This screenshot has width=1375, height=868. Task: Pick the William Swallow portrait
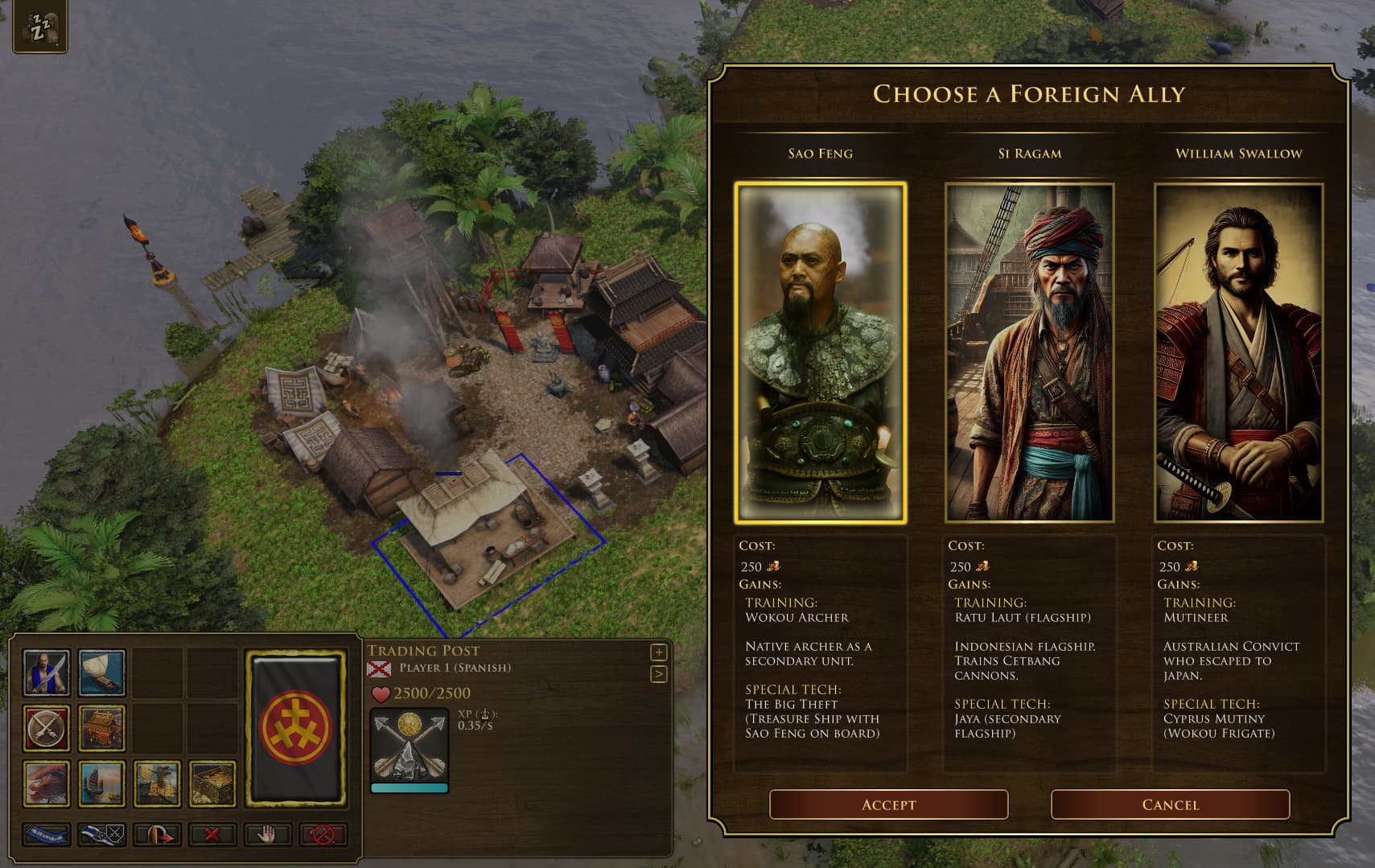point(1238,352)
